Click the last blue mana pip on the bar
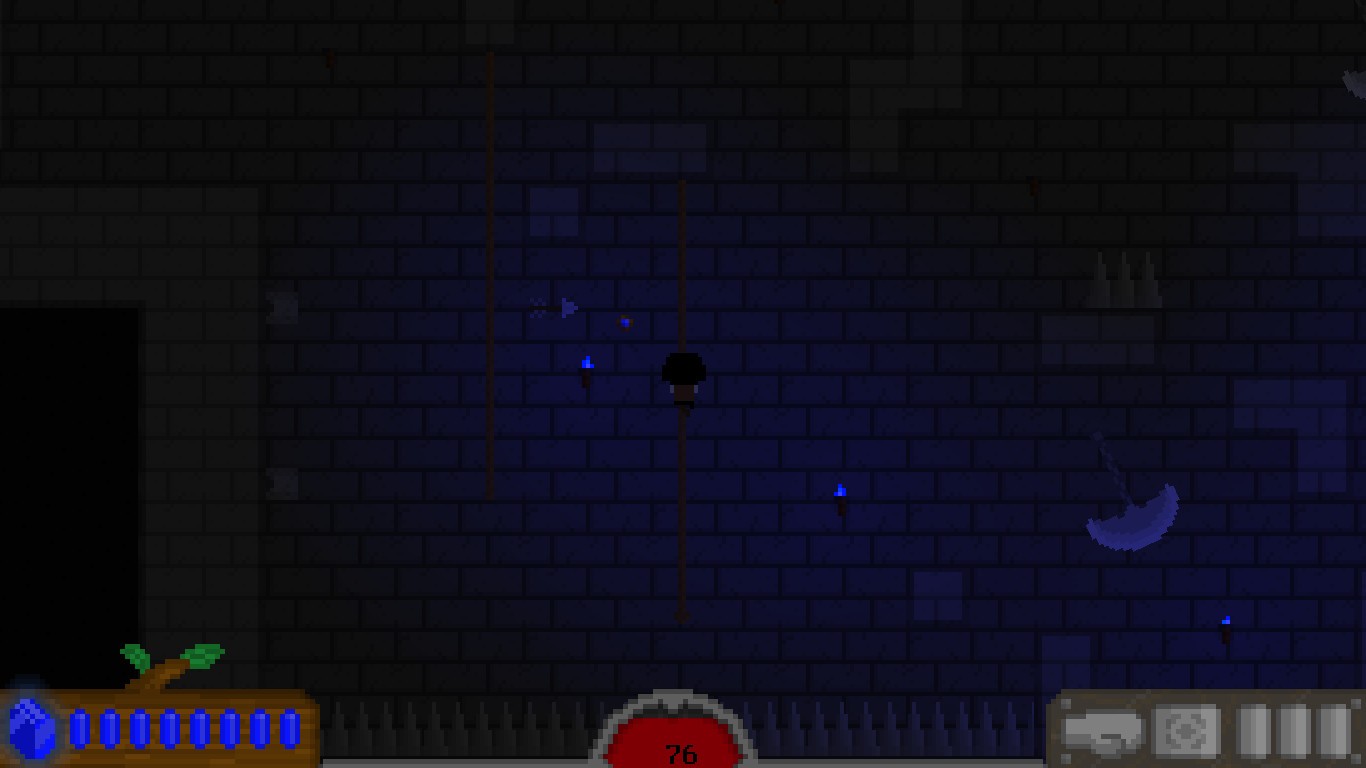Screen dimensions: 1366x768 pyautogui.click(x=291, y=731)
